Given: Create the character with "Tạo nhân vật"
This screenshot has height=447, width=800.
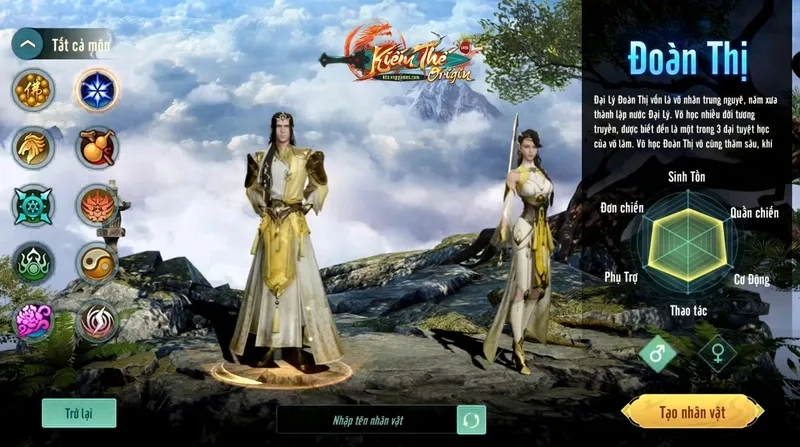Looking at the screenshot, I should [x=692, y=412].
